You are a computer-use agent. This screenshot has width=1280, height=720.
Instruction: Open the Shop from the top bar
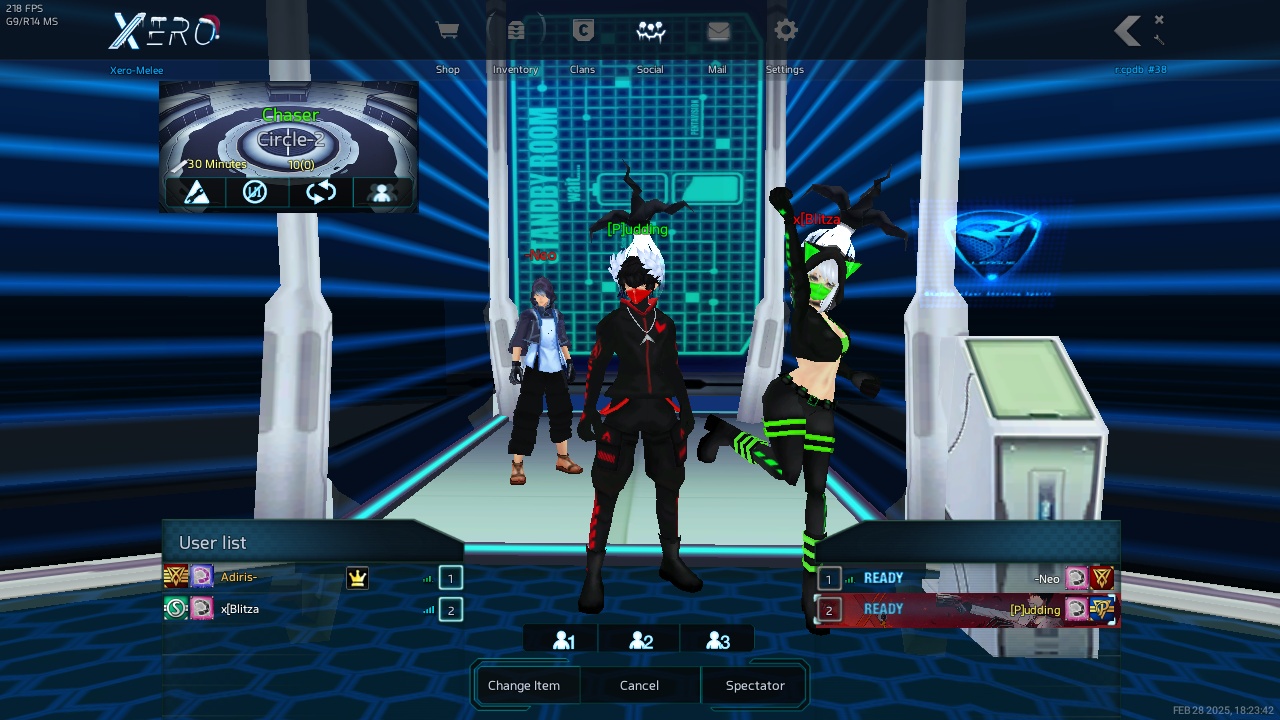447,32
